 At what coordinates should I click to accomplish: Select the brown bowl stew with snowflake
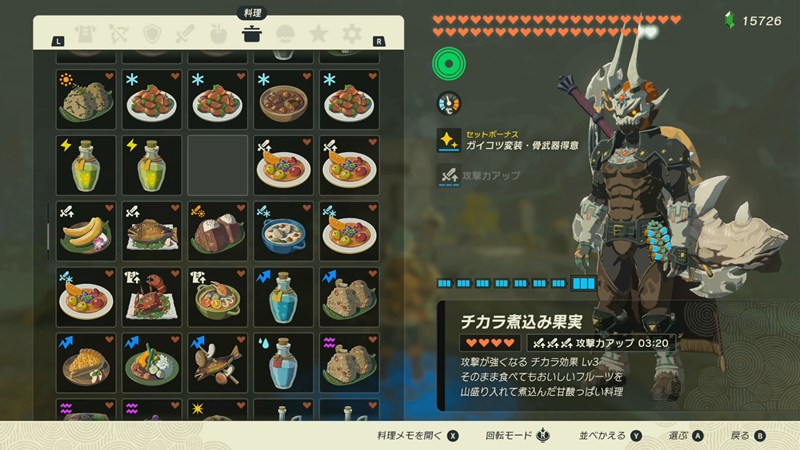[284, 98]
